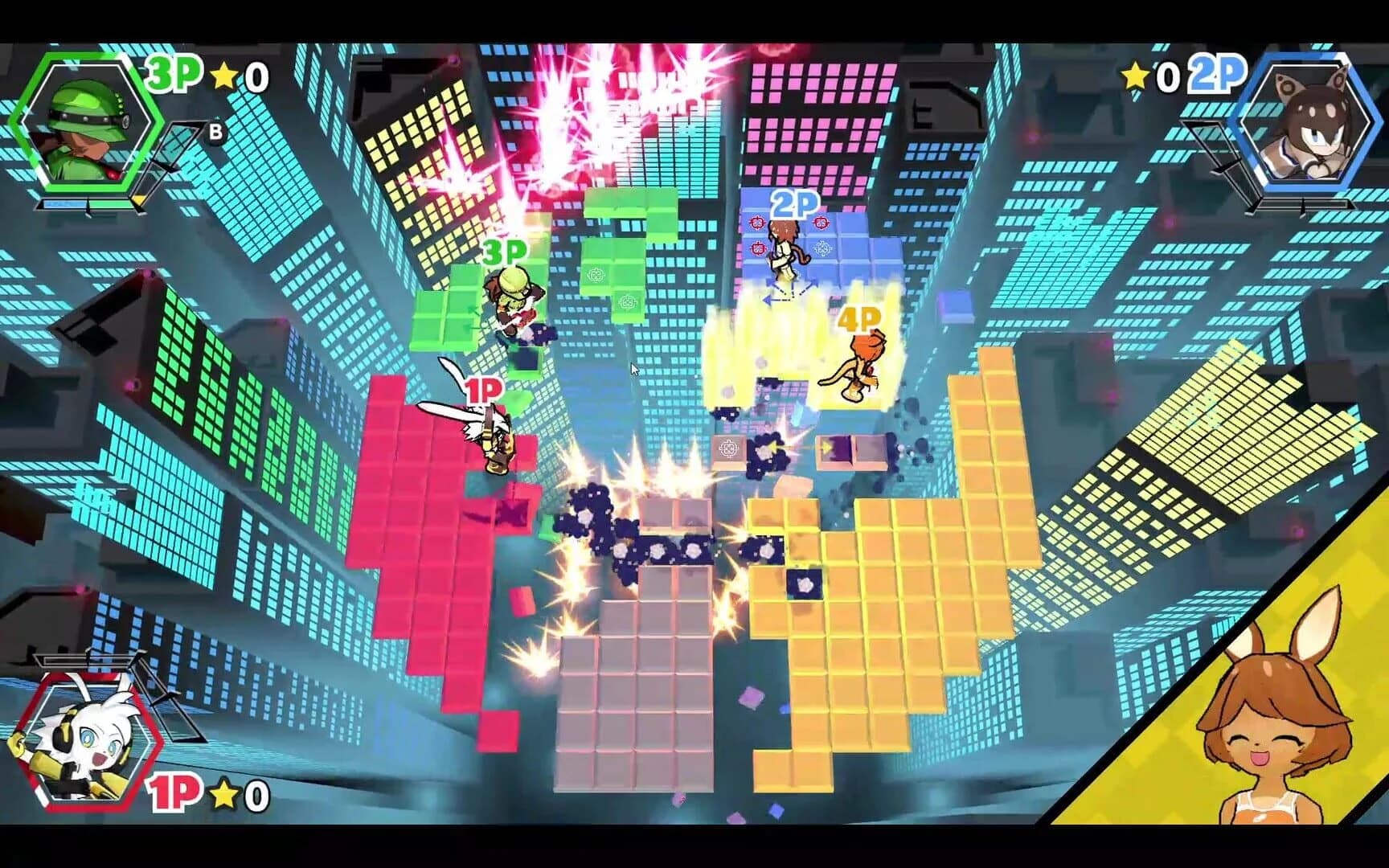Toggle the gear symbol on a green block
The width and height of the screenshot is (1389, 868).
[x=595, y=273]
